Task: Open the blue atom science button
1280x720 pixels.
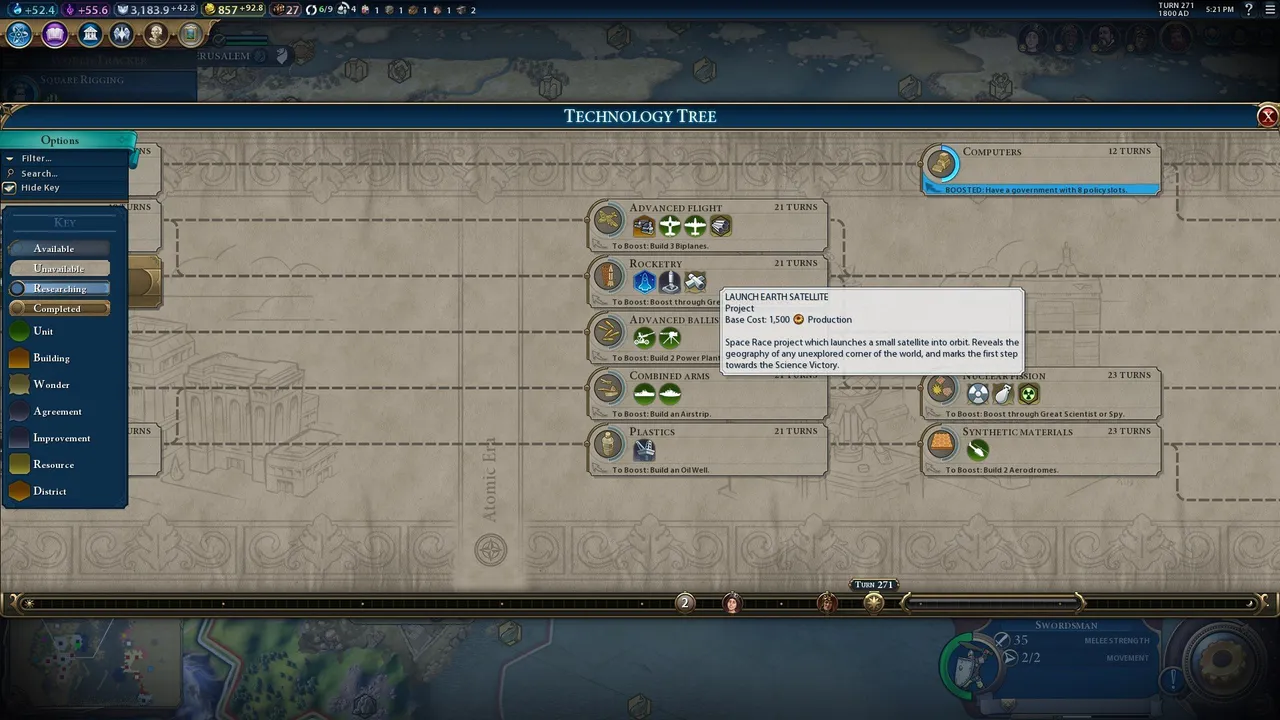Action: (19, 36)
